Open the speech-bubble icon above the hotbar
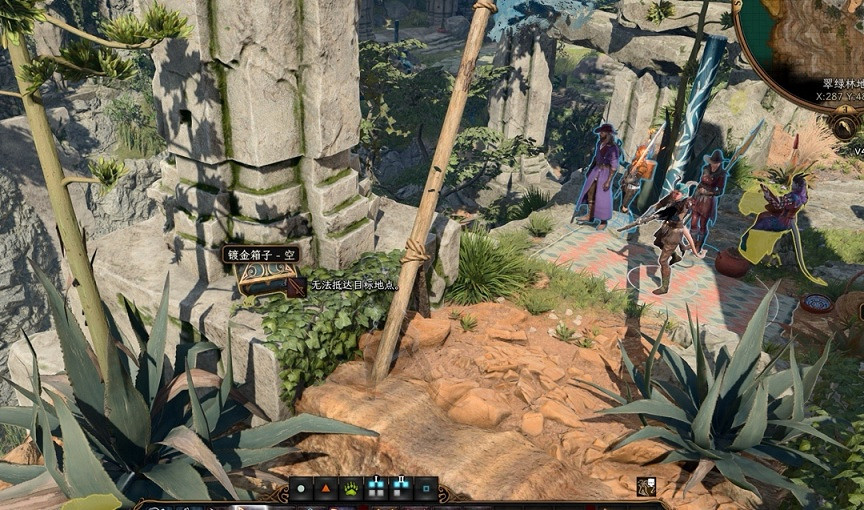 (x=646, y=487)
